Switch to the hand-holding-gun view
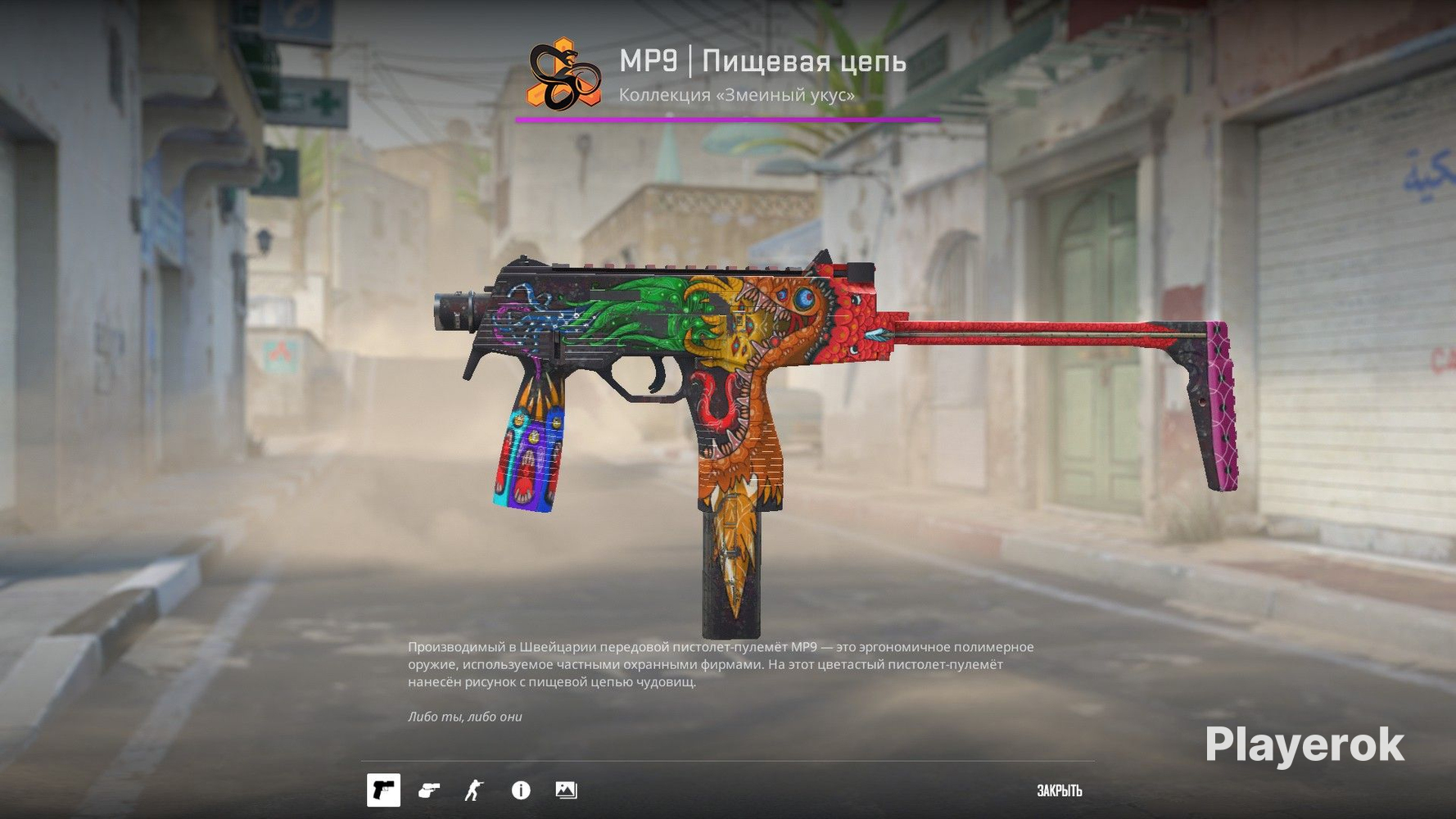This screenshot has height=819, width=1456. 428,790
